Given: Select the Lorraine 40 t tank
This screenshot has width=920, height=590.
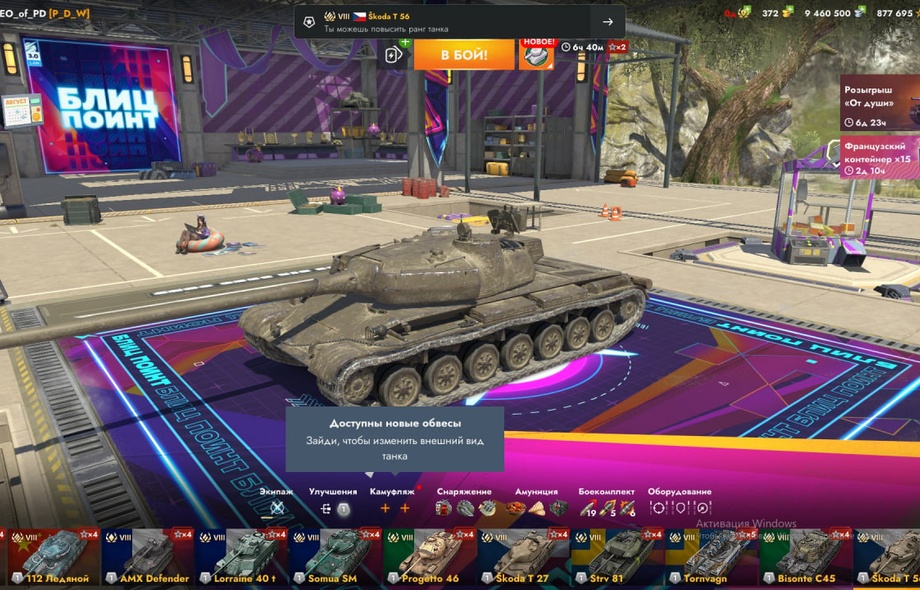Looking at the screenshot, I should (x=241, y=557).
